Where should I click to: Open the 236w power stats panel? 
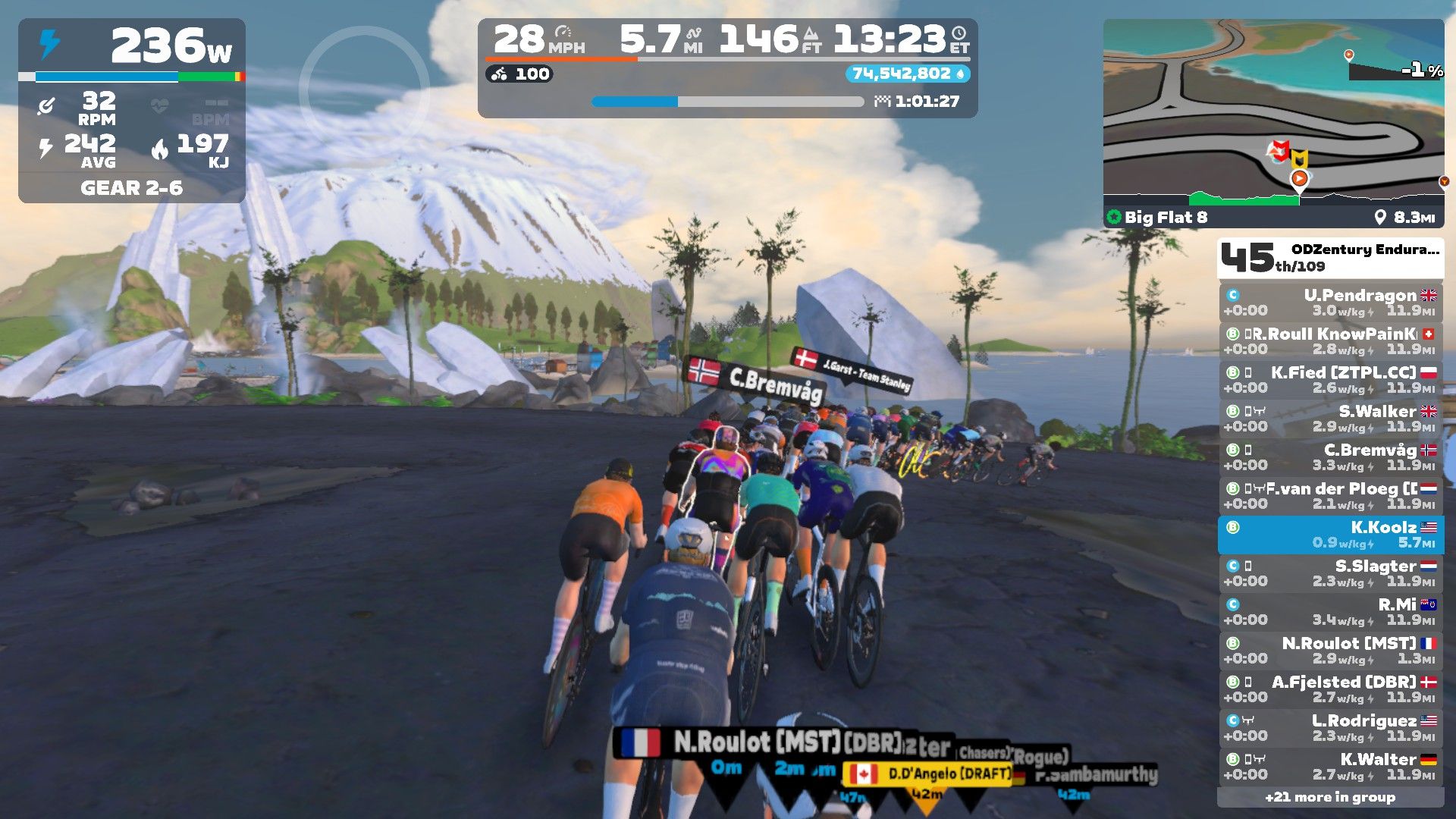pos(132,110)
